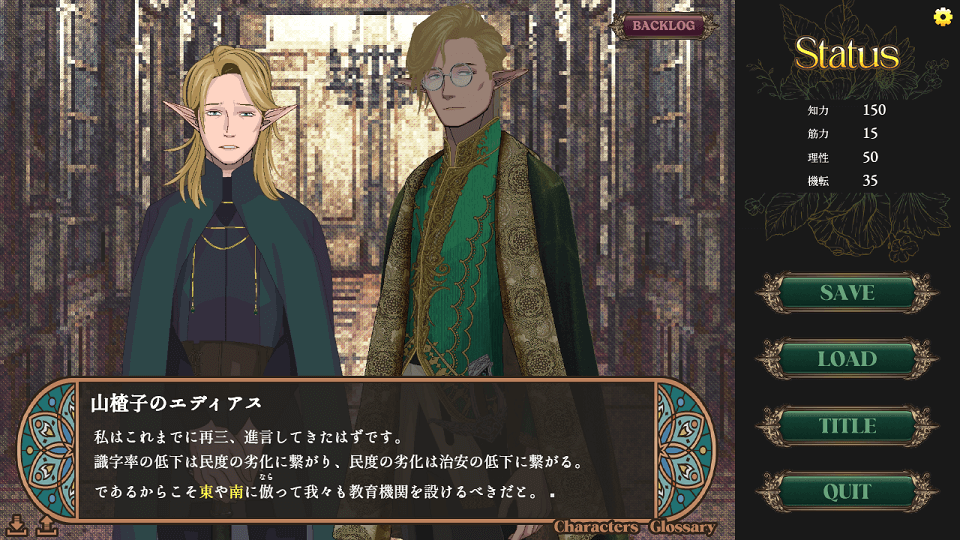Open settings with the yellow gear icon
The image size is (960, 540).
click(942, 16)
